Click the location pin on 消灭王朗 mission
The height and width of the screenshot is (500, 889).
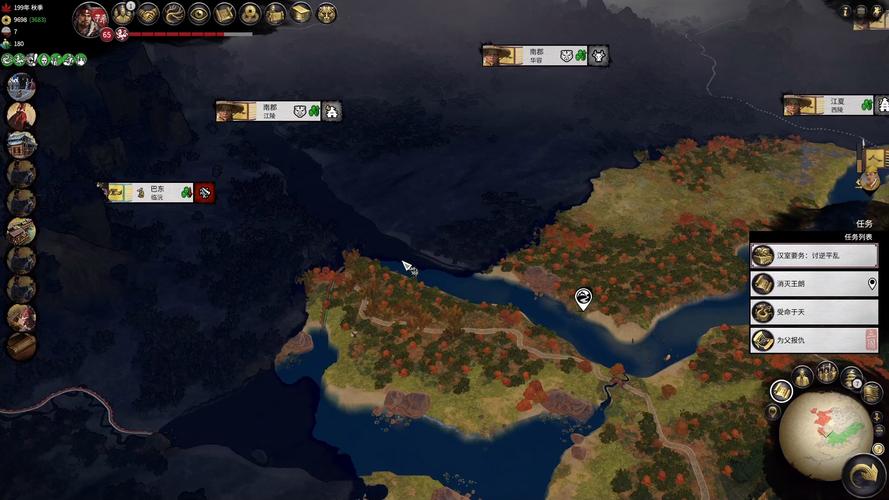point(872,284)
